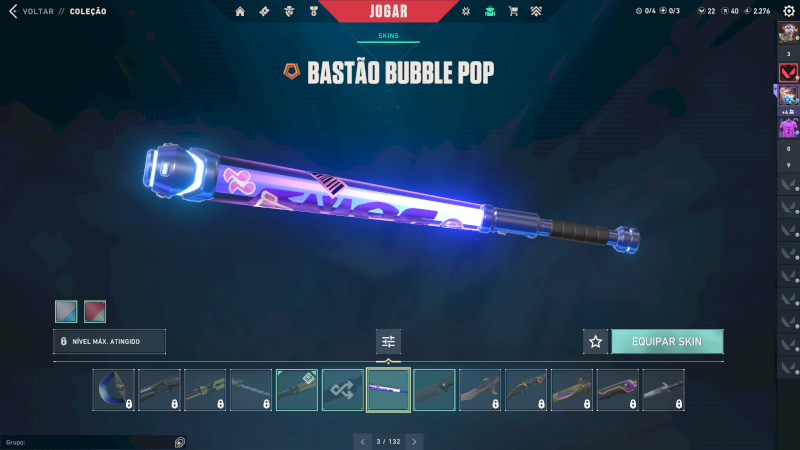
Task: Open the skin filter sliders button
Action: 388,342
